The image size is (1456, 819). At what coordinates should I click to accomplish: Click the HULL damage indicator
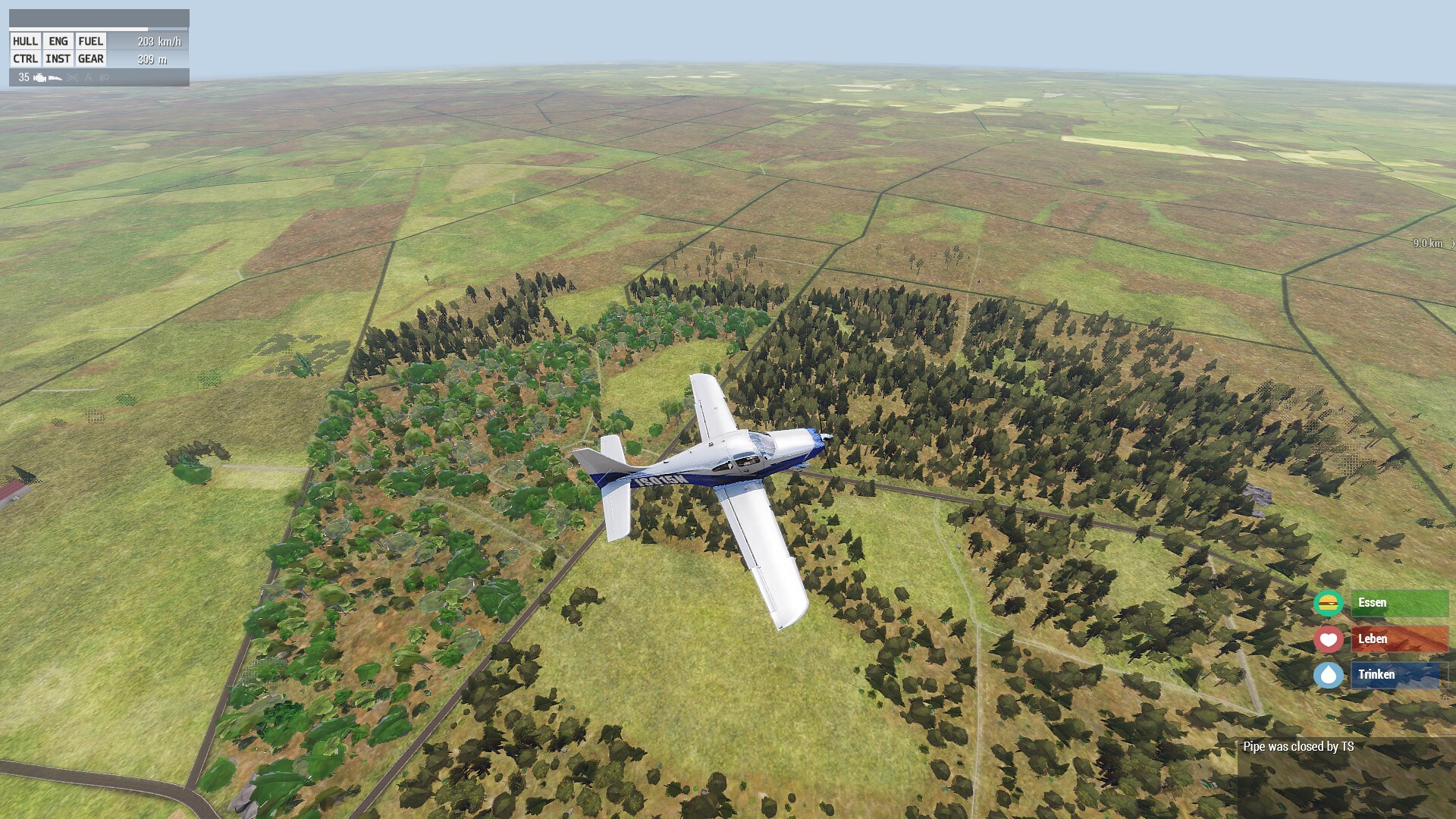pyautogui.click(x=25, y=42)
